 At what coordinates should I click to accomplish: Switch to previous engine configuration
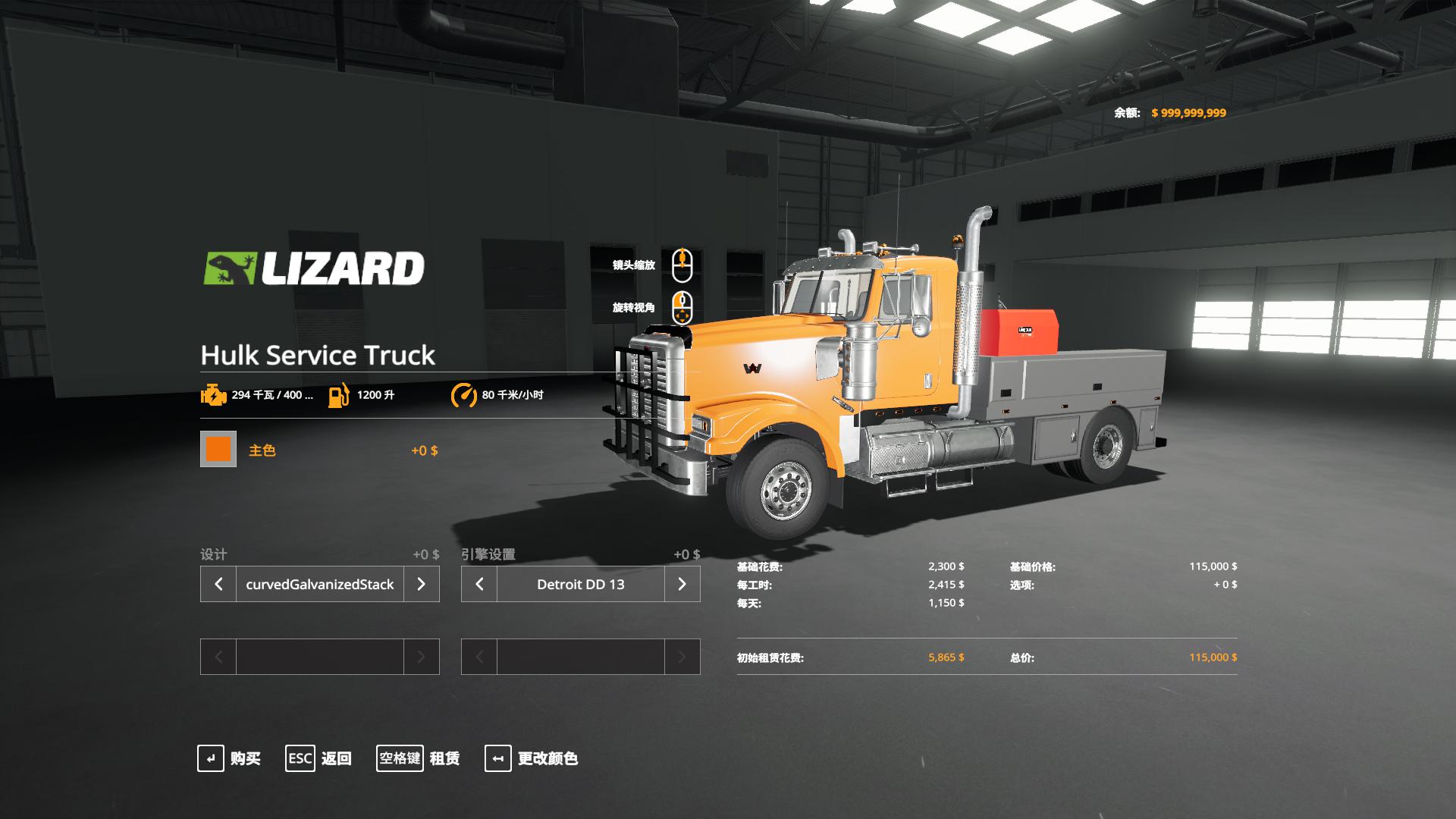coord(479,584)
